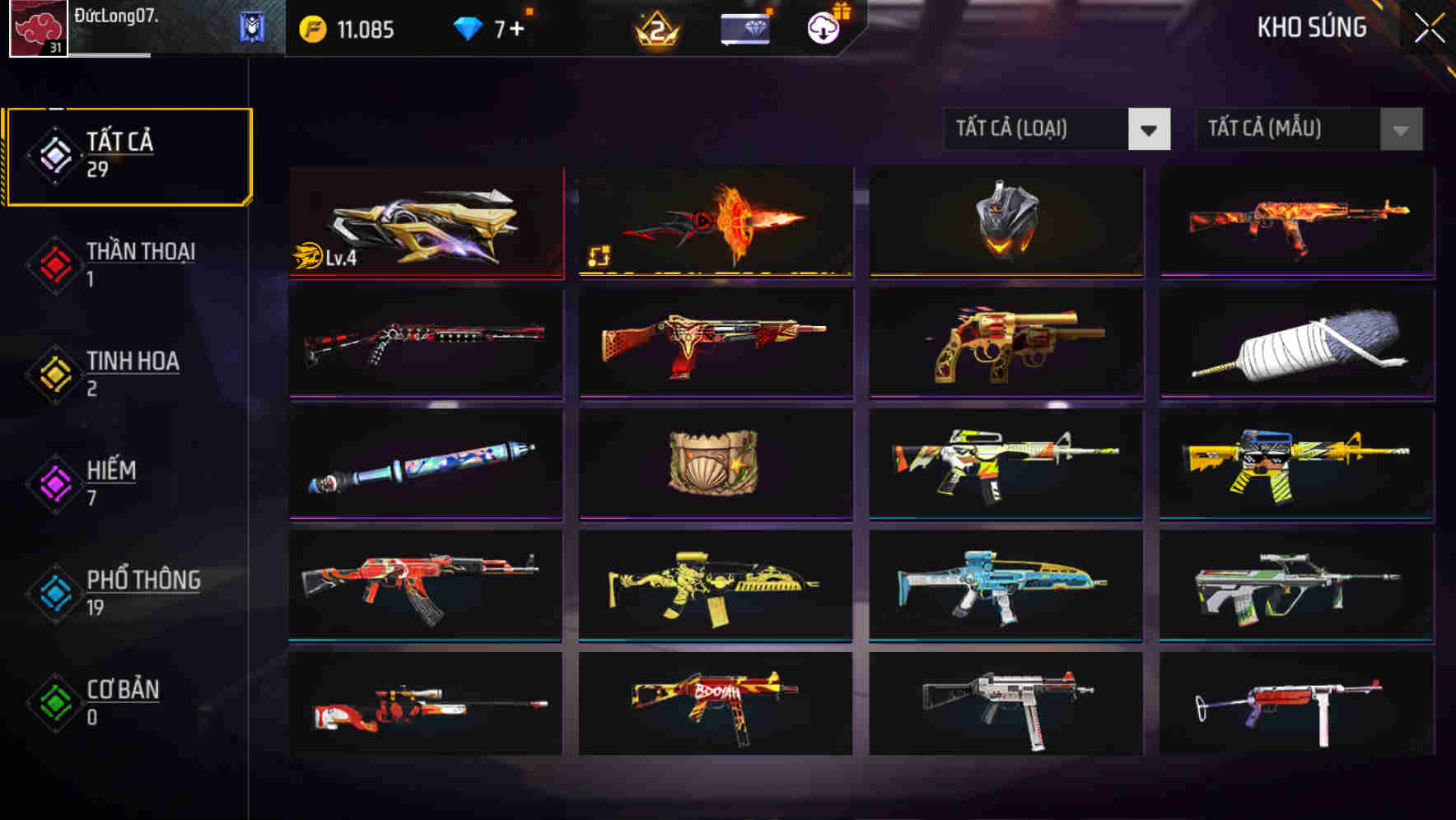Open the TẤT CẢ (LOẠI) dropdown

[1057, 129]
